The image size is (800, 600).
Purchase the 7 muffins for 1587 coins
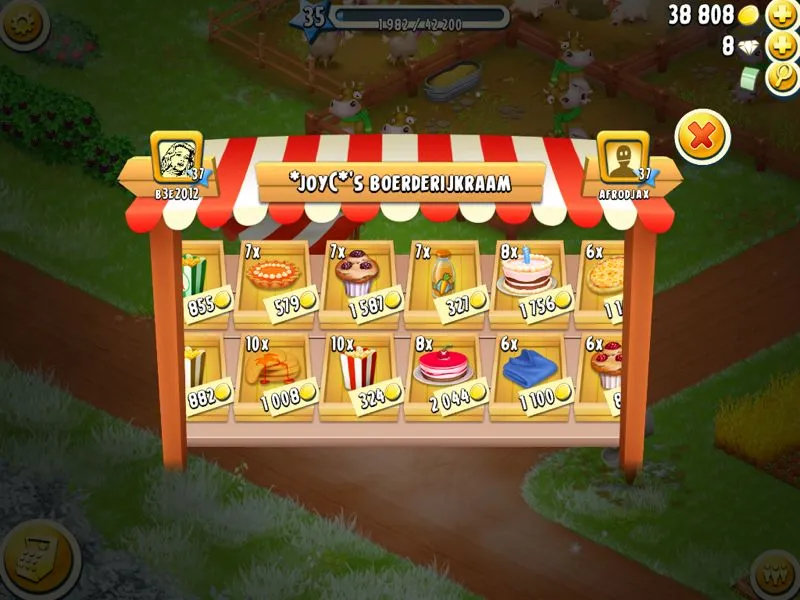[360, 283]
